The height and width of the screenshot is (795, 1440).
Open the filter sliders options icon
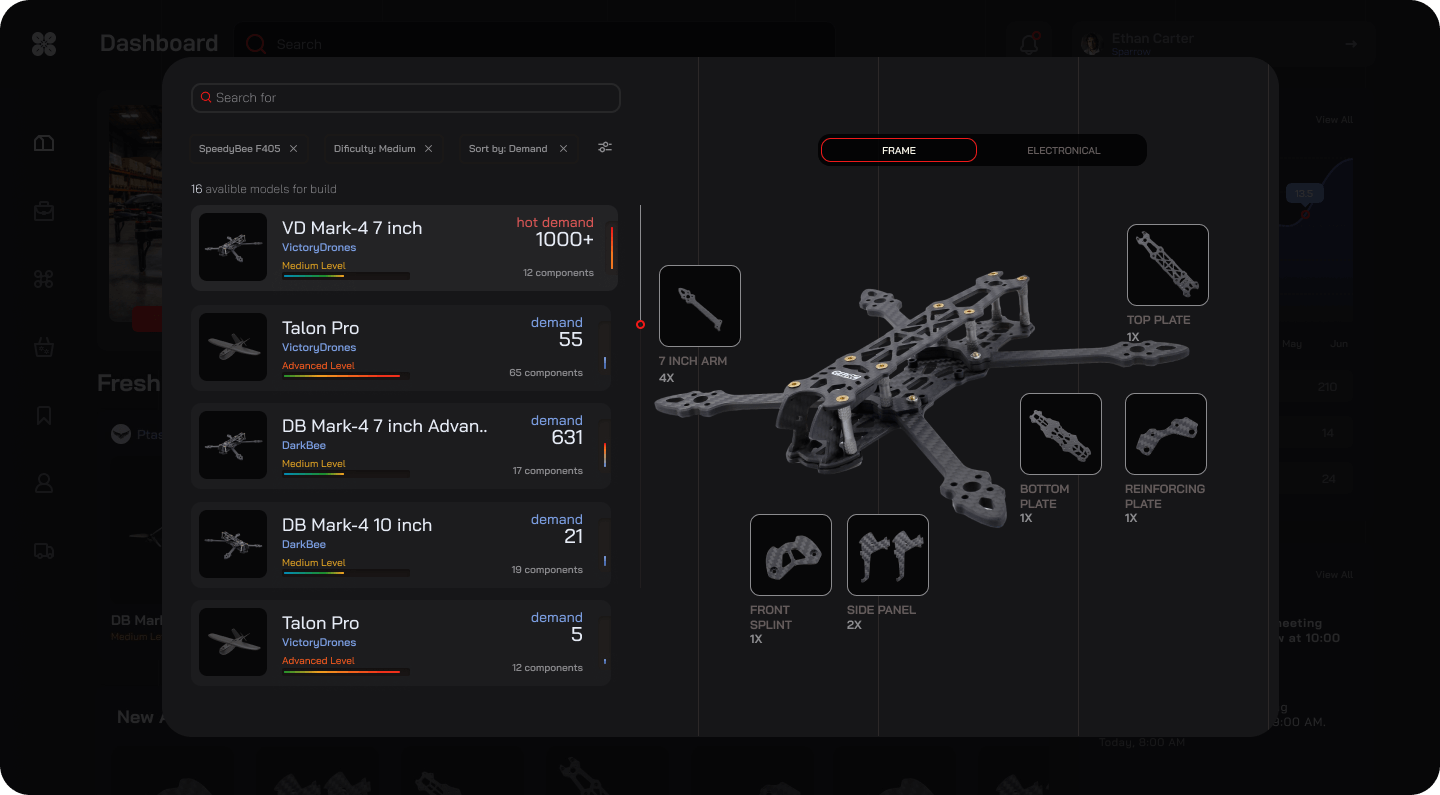point(605,148)
